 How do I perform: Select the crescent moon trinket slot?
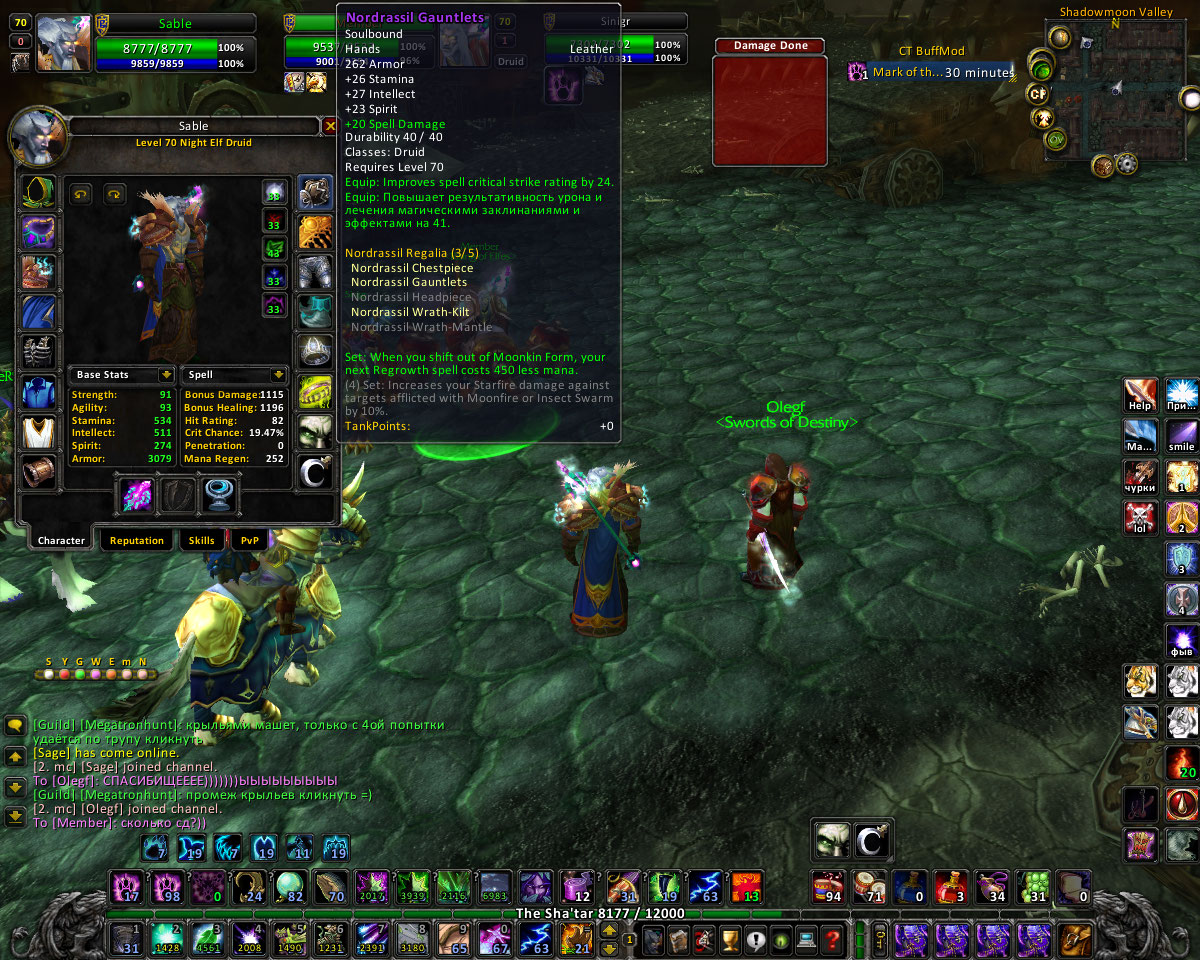[x=316, y=473]
